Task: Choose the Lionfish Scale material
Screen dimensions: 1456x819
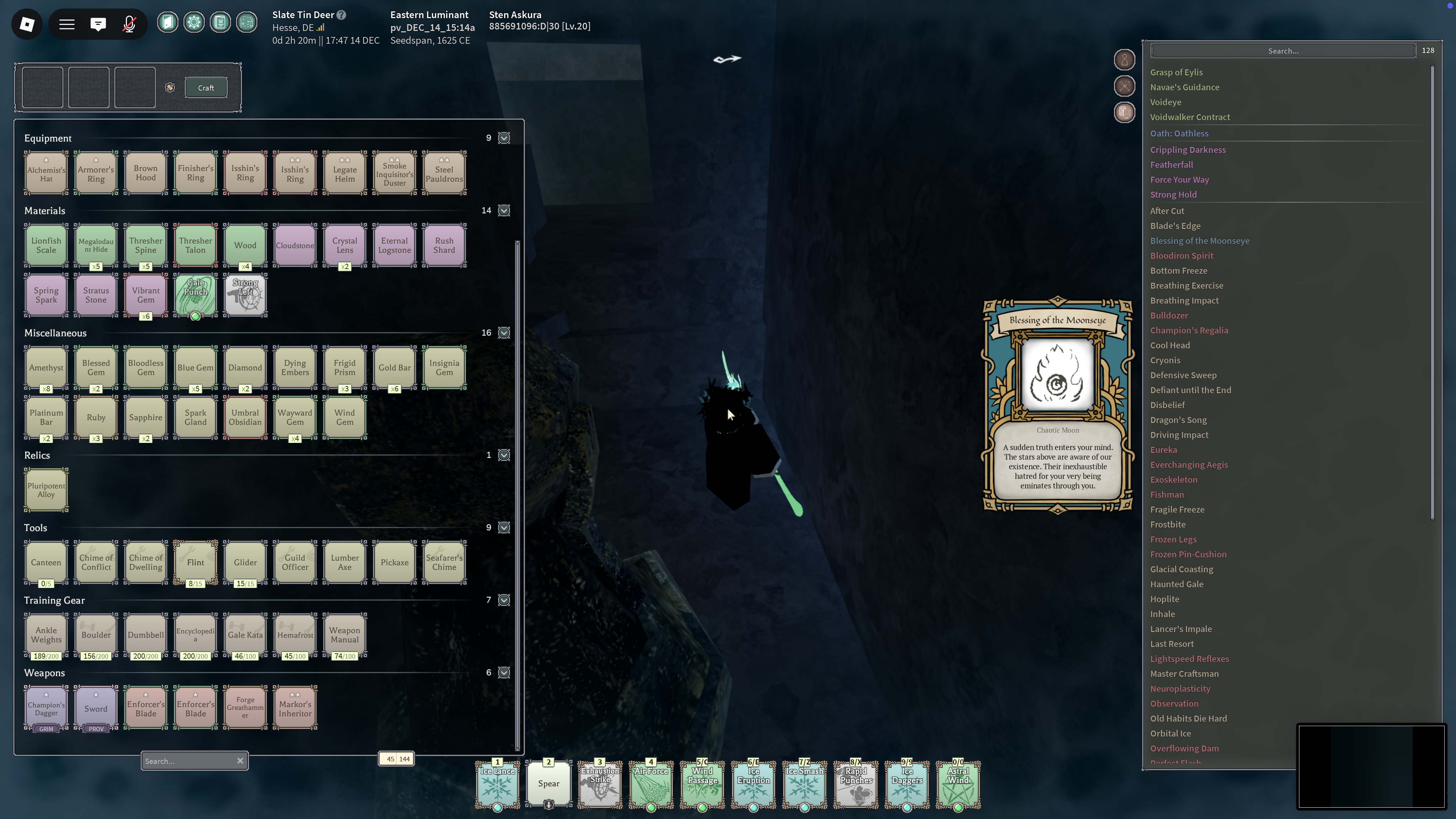Action: pyautogui.click(x=46, y=245)
